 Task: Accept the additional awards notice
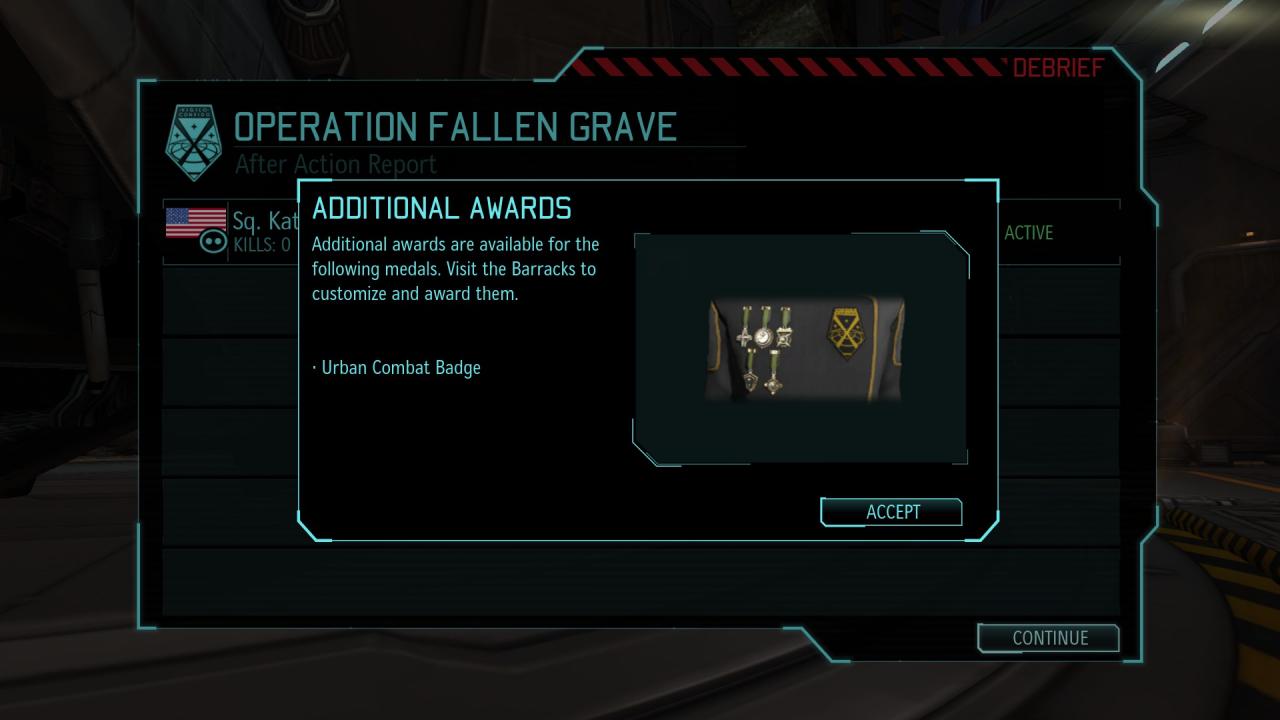point(891,512)
